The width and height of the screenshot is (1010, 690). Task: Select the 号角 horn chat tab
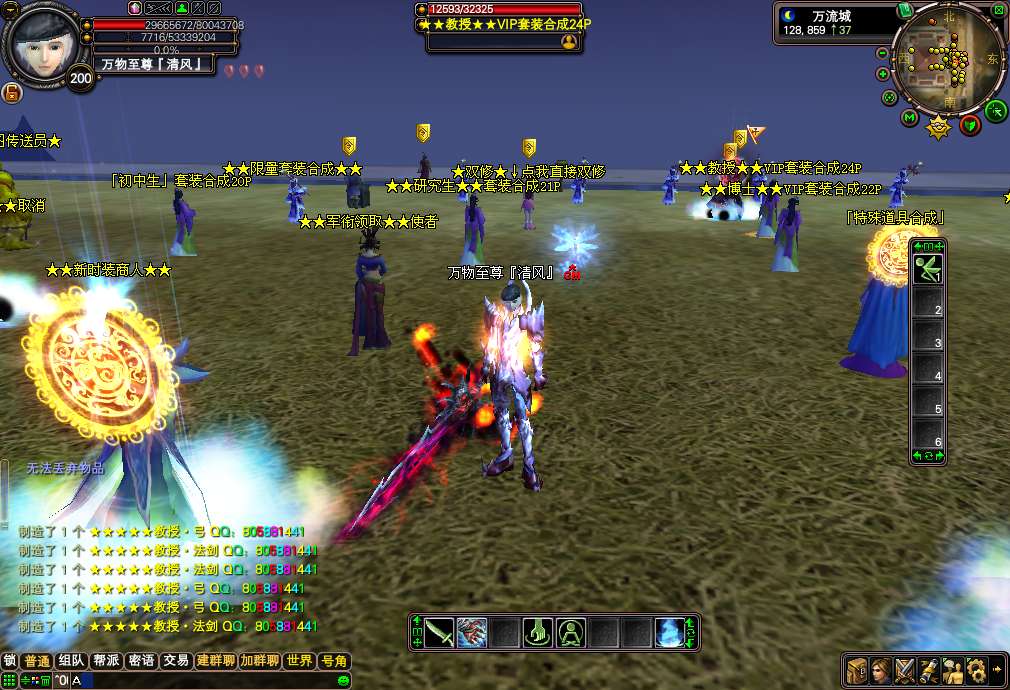[333, 661]
